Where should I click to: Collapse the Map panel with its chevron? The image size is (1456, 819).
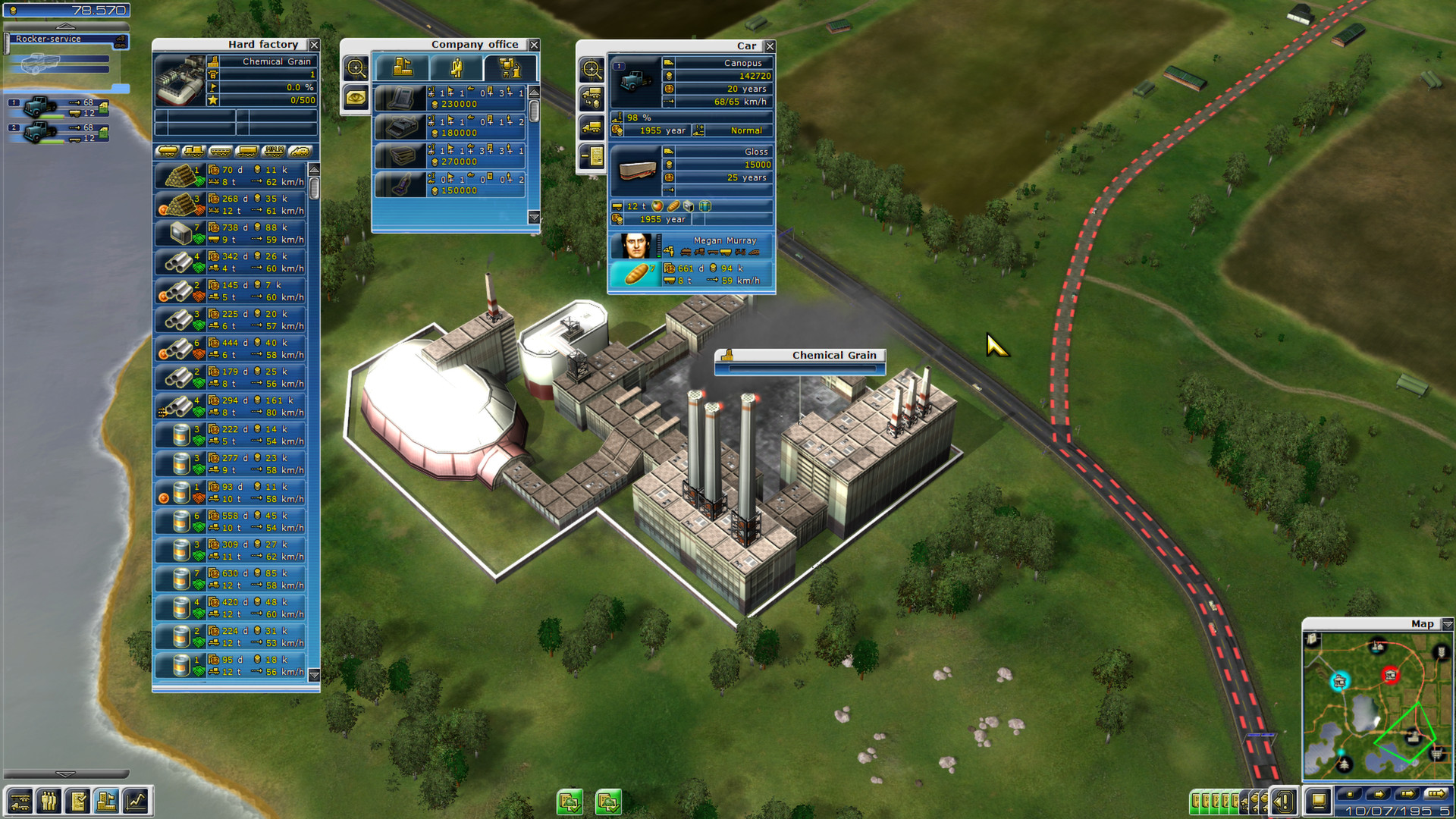click(1447, 623)
